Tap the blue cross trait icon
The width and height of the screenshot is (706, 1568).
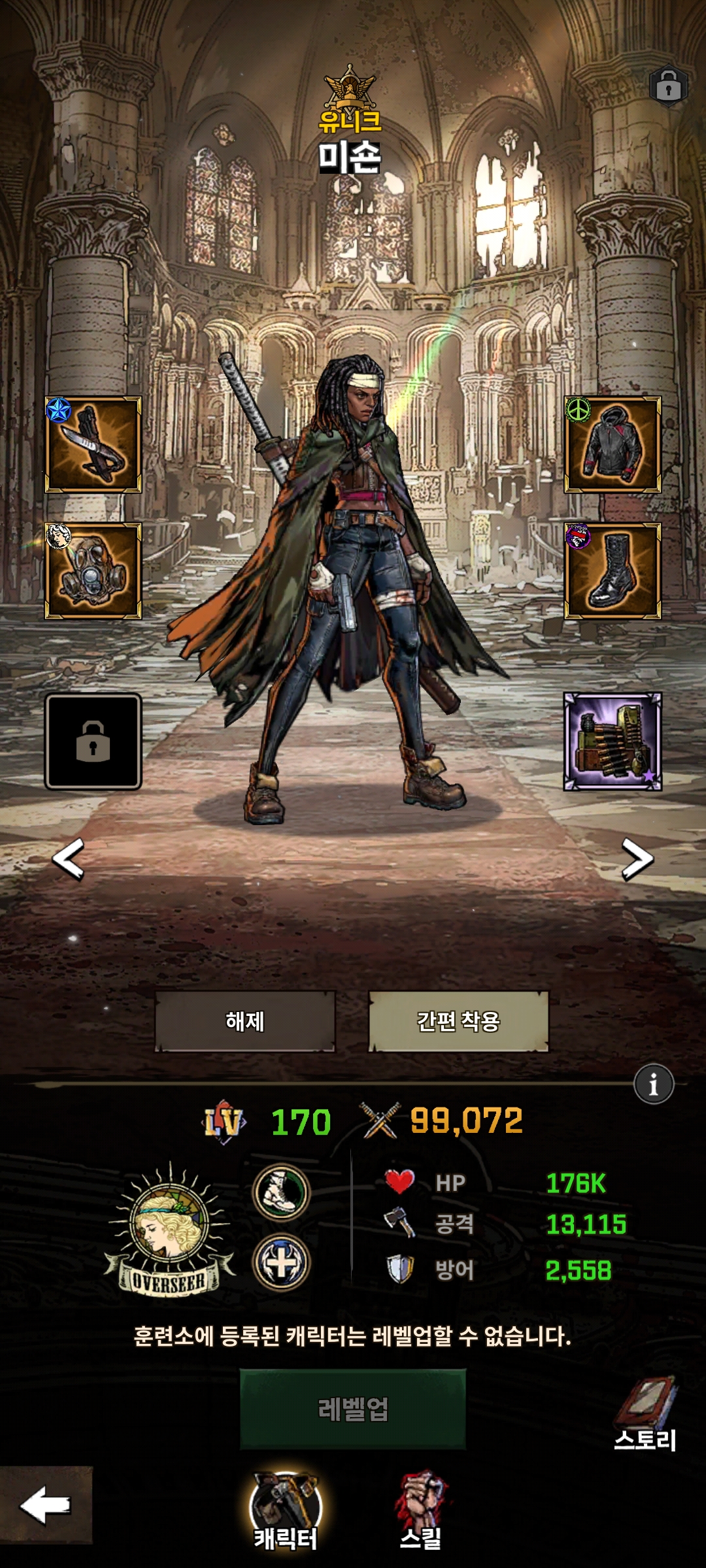pyautogui.click(x=281, y=1262)
